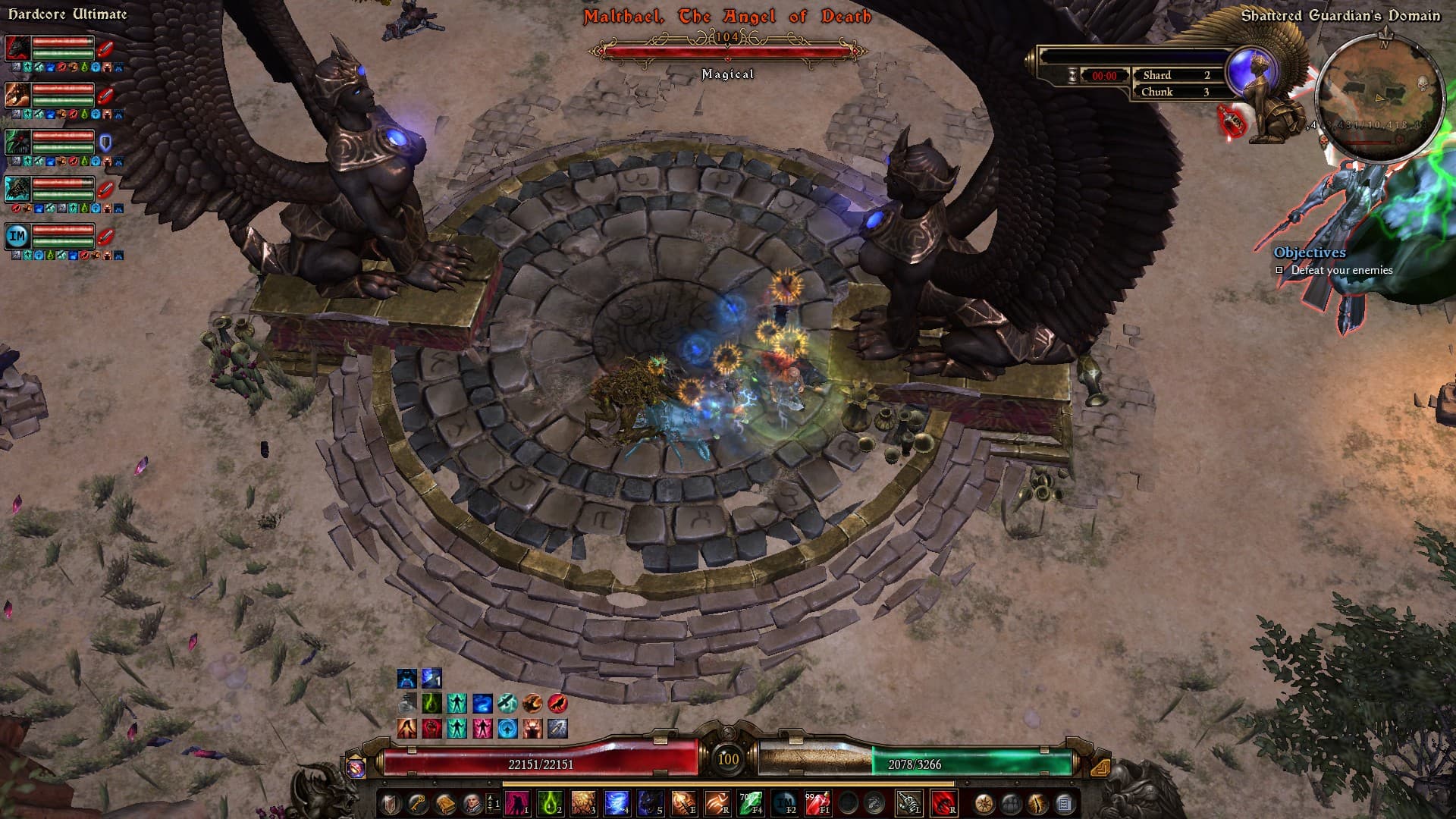
Task: Select the IM party member portrait
Action: click(x=18, y=236)
